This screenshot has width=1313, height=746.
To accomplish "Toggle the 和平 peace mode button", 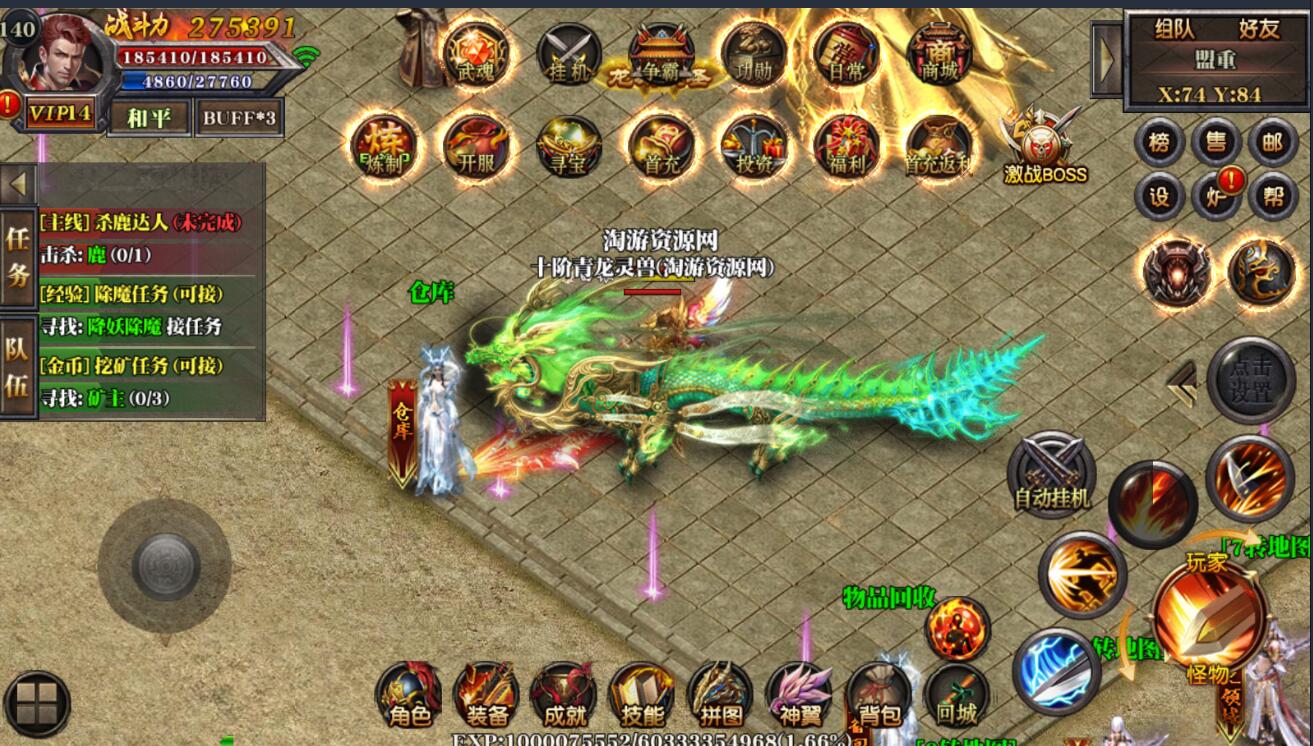I will pos(149,118).
